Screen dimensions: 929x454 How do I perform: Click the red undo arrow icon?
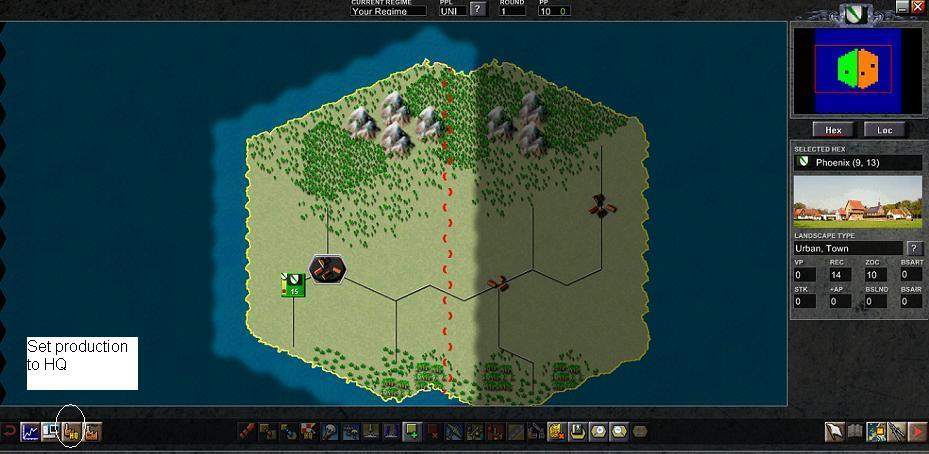coord(9,432)
